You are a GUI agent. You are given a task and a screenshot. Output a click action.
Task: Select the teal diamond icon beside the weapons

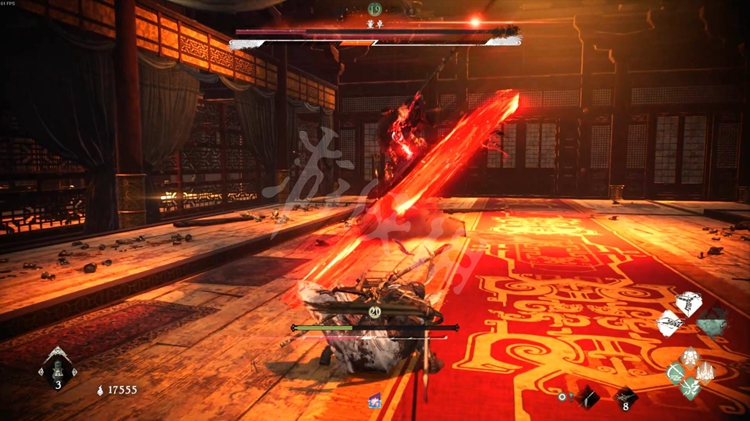tap(711, 322)
